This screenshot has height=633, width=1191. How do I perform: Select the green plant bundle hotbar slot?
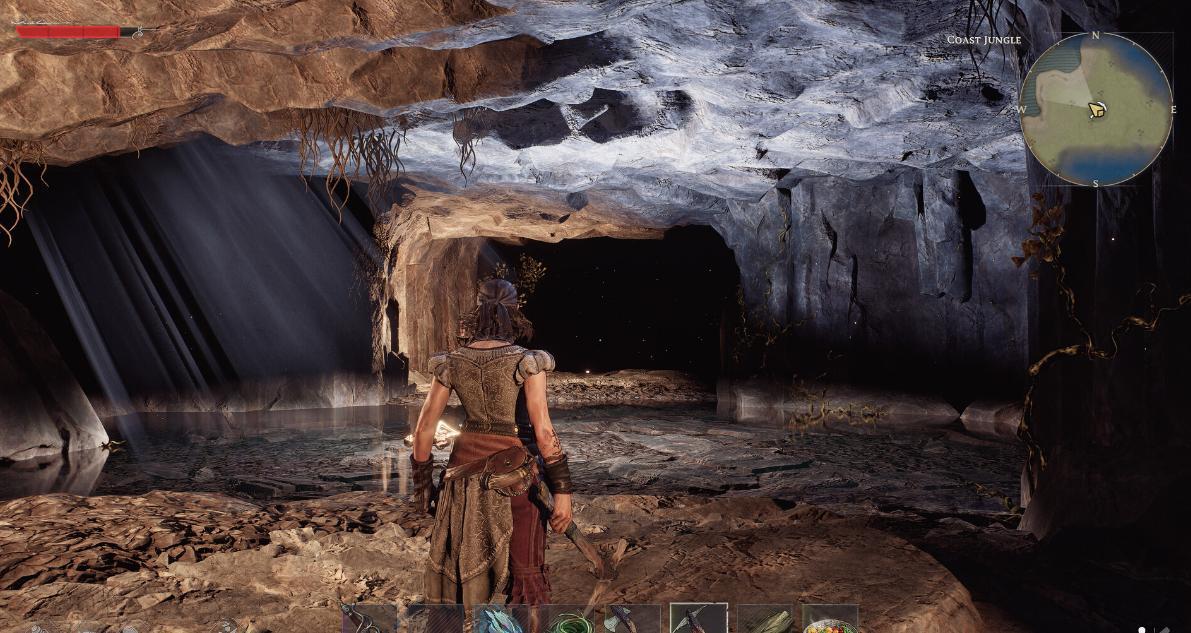coord(765,620)
